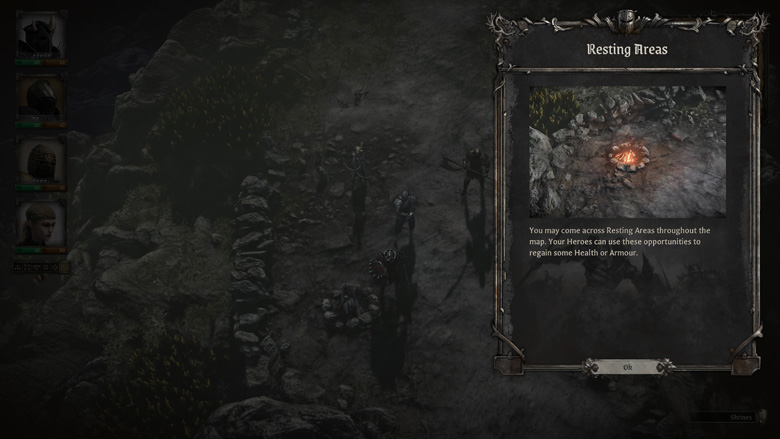
Task: Click the campfire tutorial image
Action: (x=627, y=151)
